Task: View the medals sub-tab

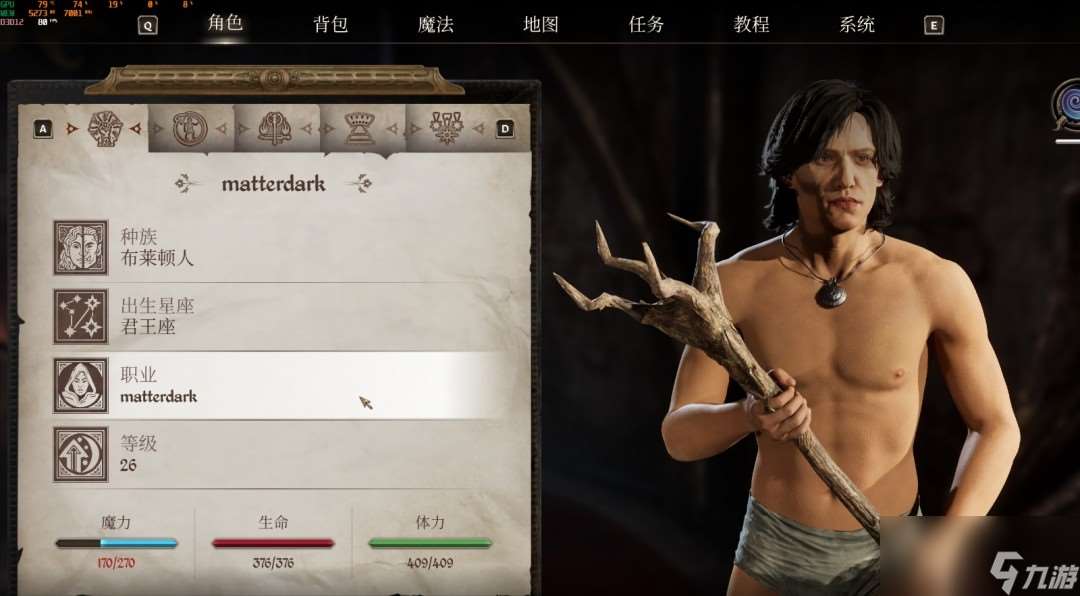Action: tap(445, 128)
